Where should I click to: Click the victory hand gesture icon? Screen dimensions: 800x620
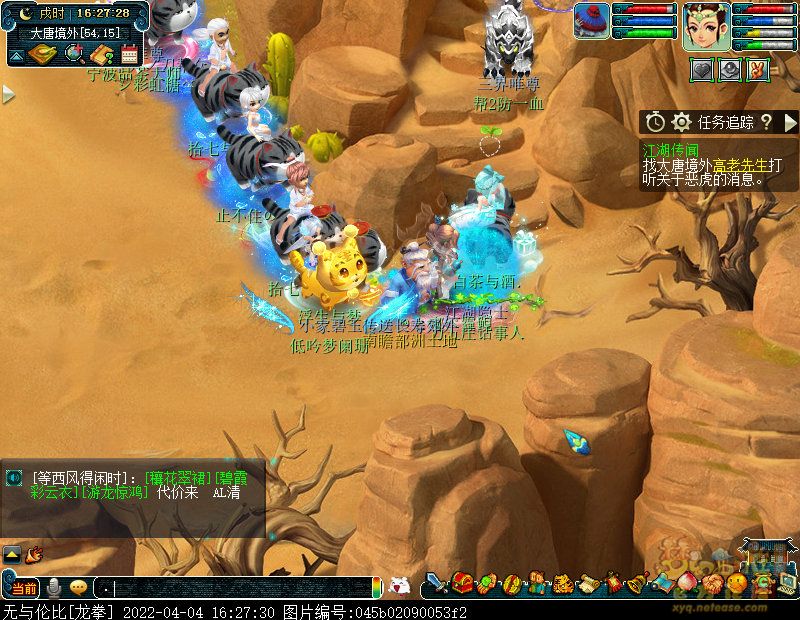pyautogui.click(x=757, y=70)
